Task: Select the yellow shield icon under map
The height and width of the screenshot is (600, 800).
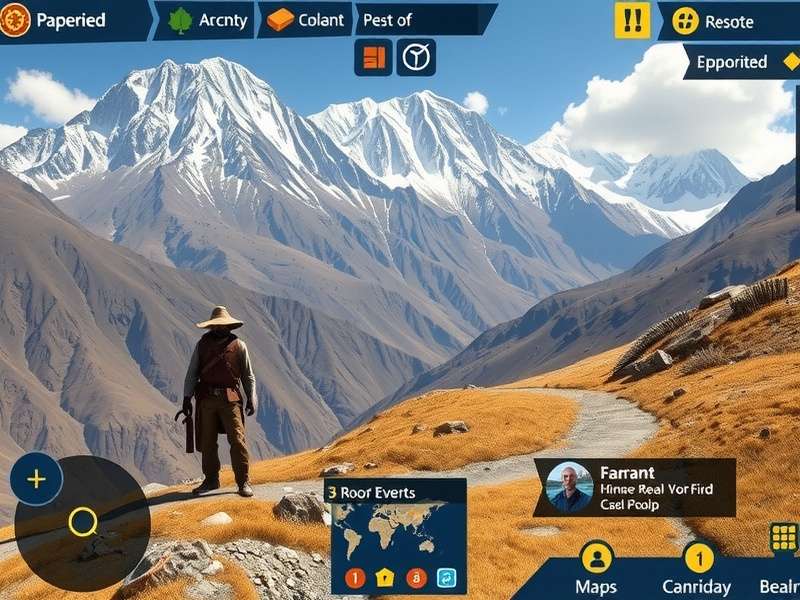Action: pyautogui.click(x=385, y=577)
